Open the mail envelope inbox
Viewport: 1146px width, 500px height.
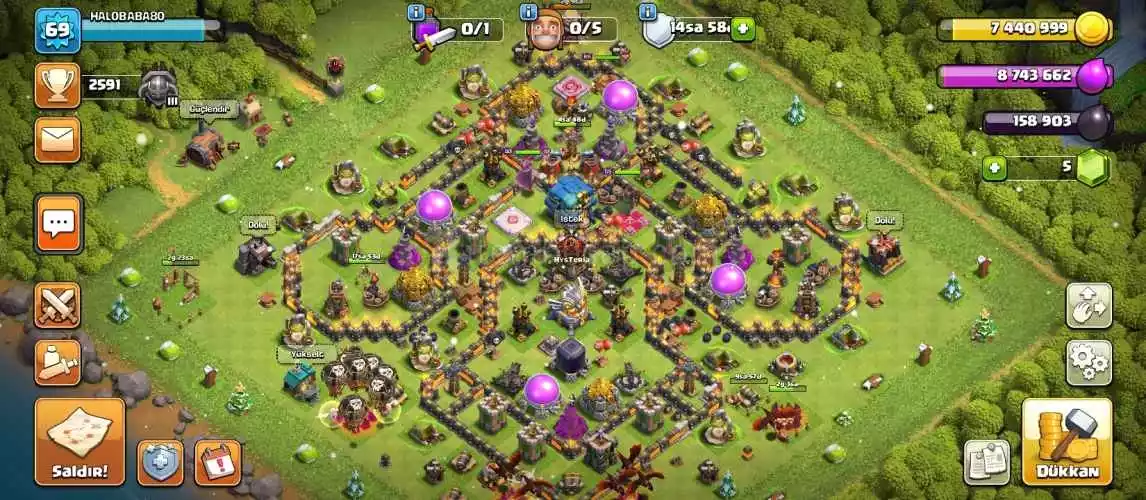point(58,139)
